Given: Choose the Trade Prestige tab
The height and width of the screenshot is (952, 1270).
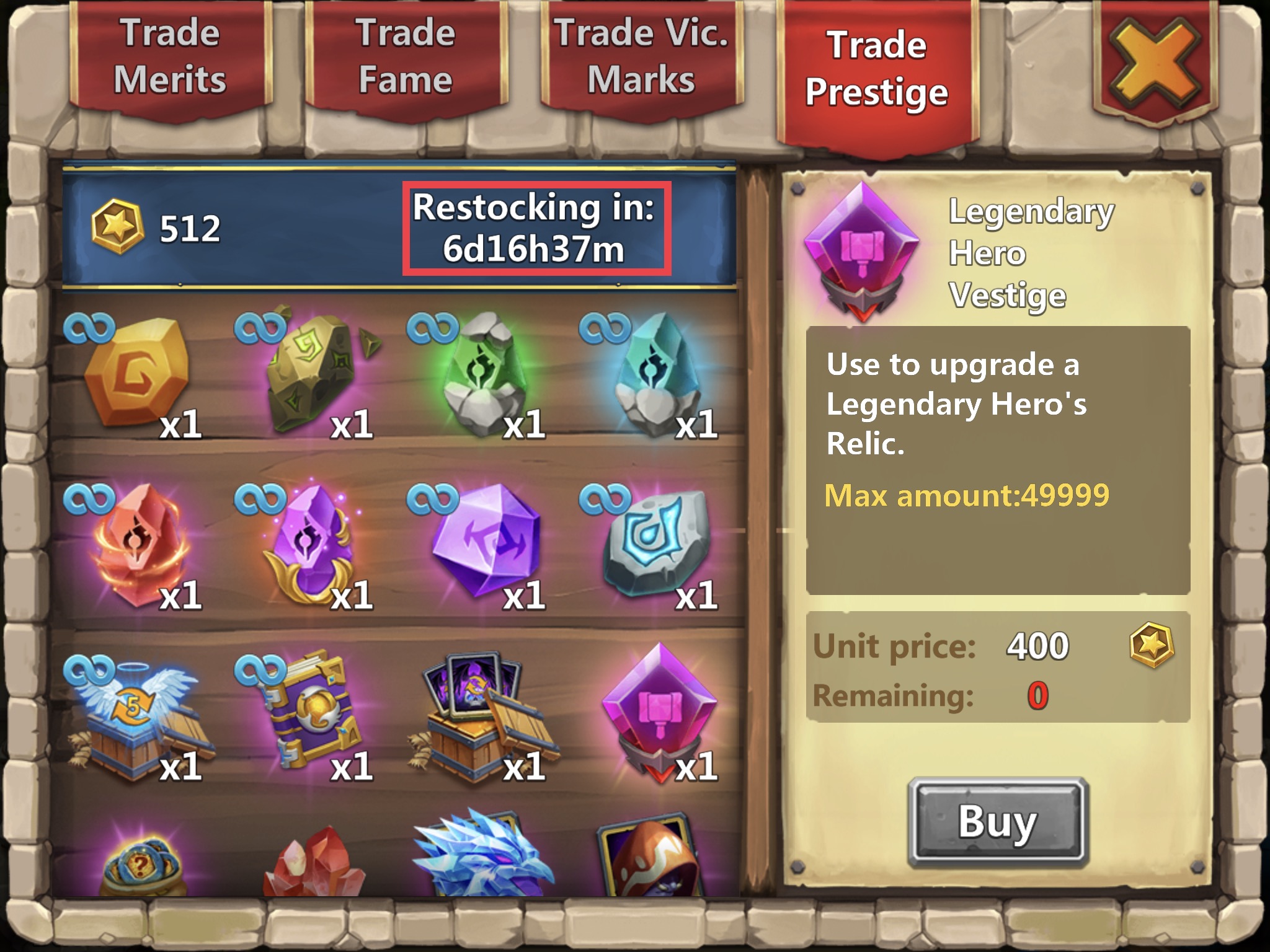Looking at the screenshot, I should coord(876,69).
